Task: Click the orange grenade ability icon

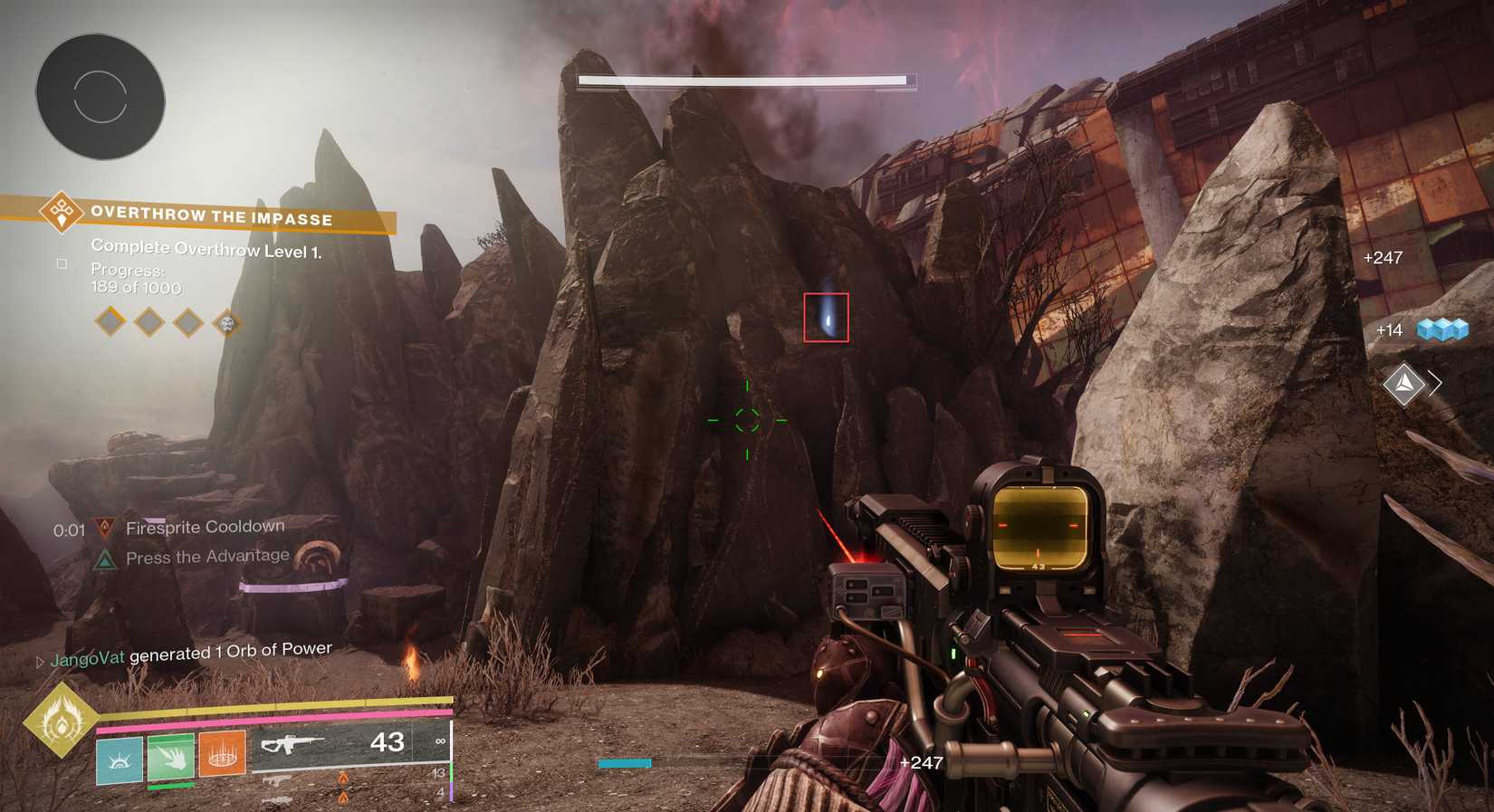Action: [223, 750]
